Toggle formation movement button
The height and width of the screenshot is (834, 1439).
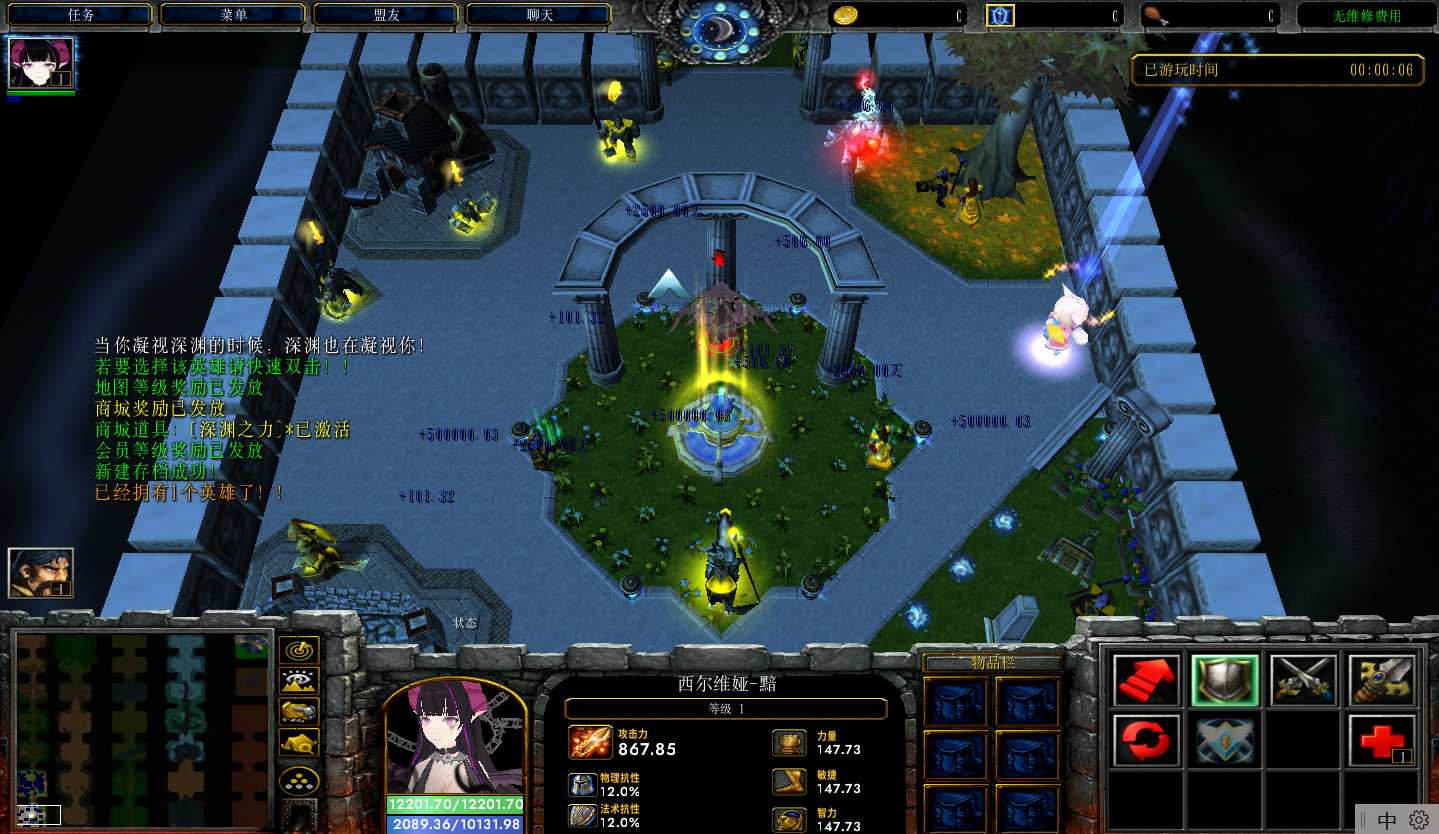coord(299,779)
